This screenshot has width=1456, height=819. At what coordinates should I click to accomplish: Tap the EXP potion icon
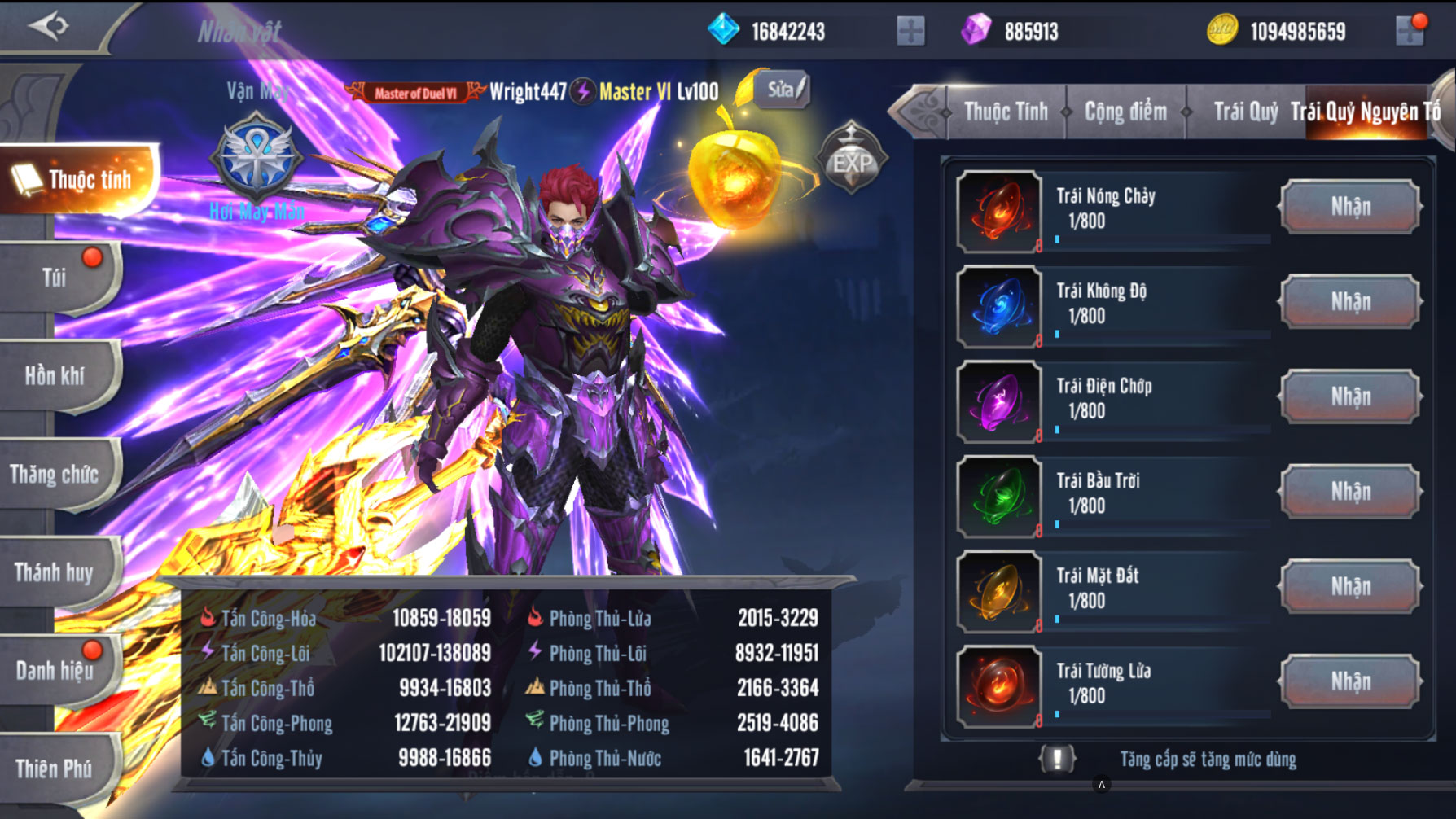click(x=851, y=160)
